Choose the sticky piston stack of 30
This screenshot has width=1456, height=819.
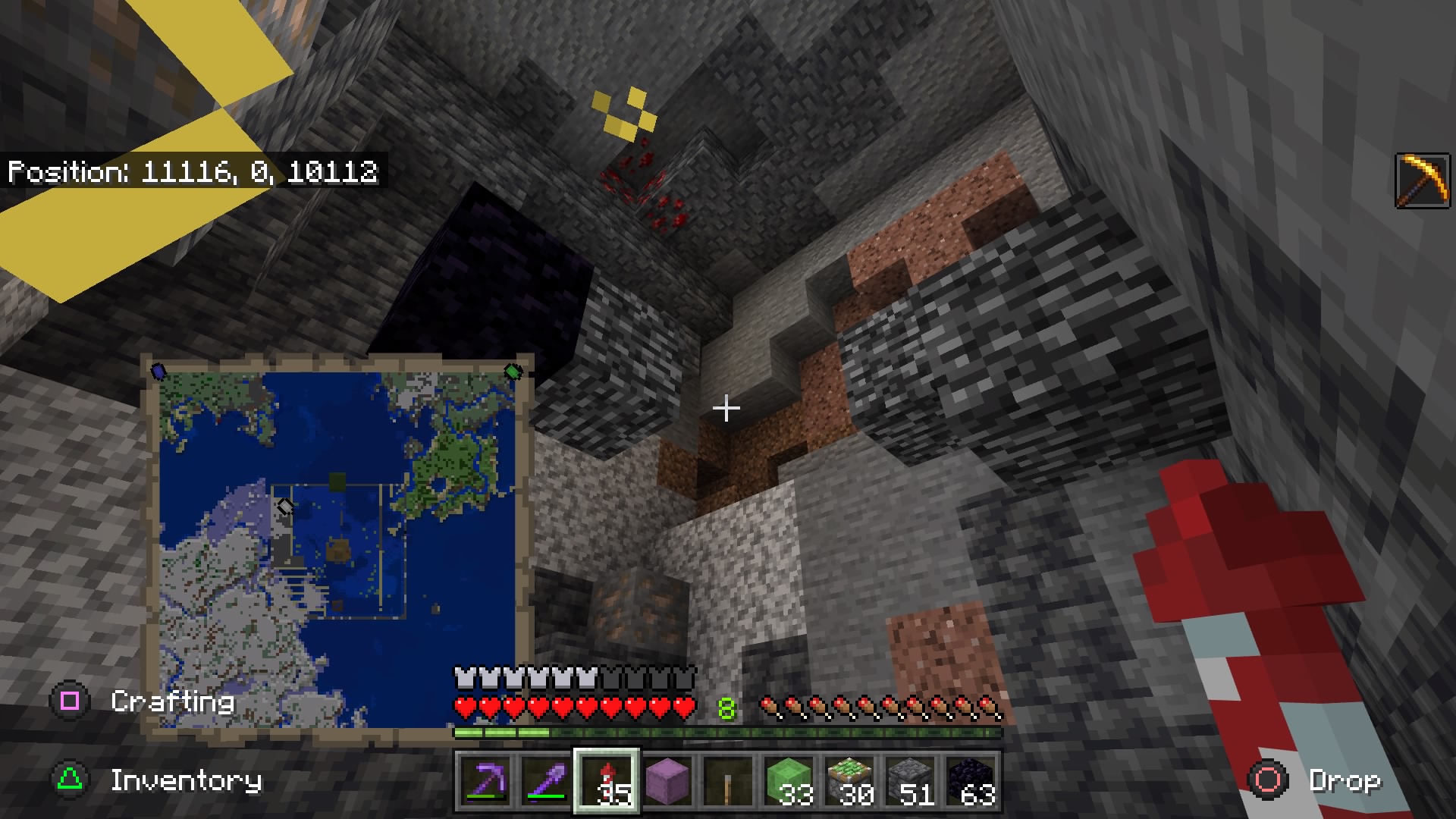[850, 781]
